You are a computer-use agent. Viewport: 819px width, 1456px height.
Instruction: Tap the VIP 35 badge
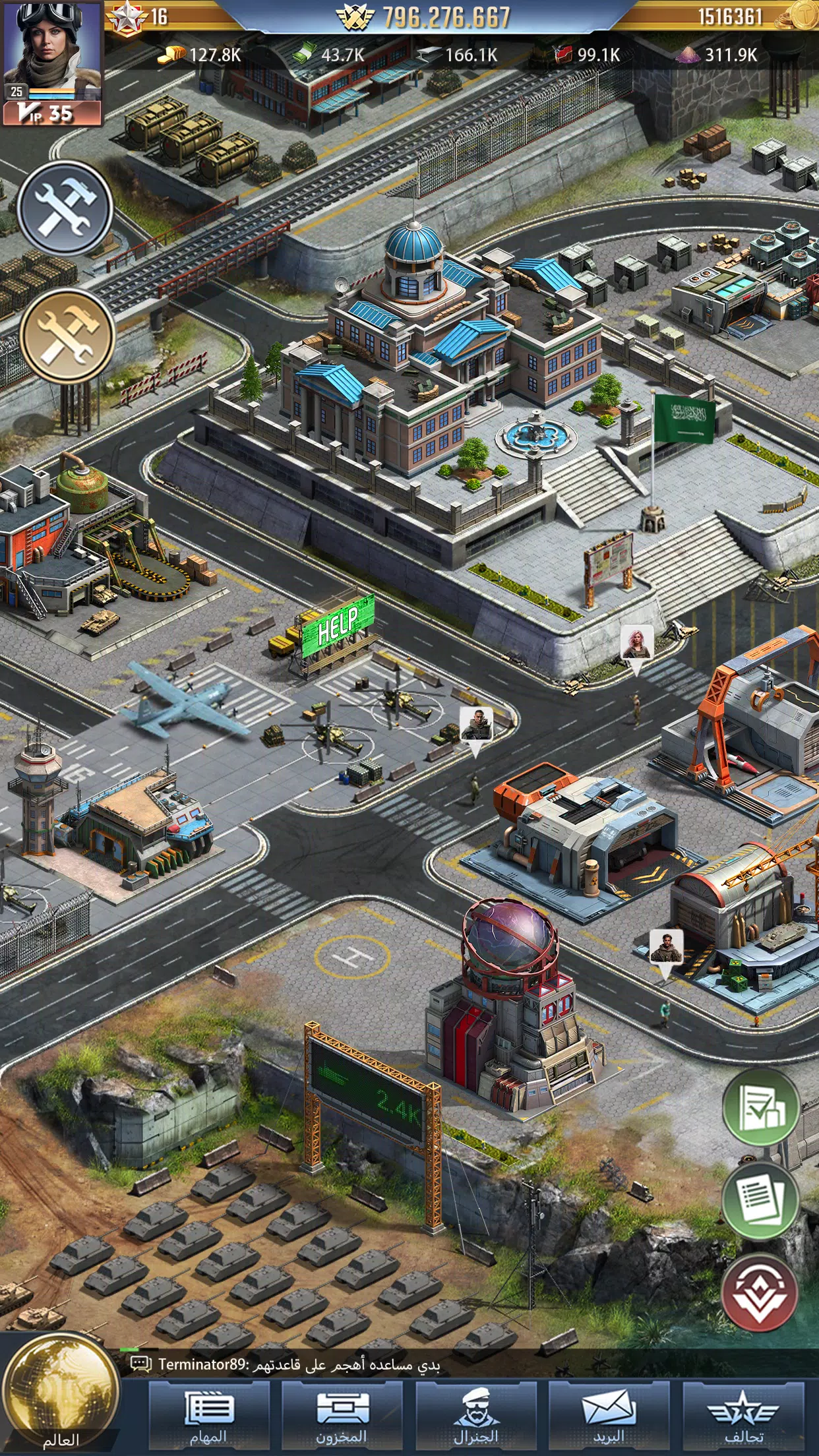pos(51,113)
